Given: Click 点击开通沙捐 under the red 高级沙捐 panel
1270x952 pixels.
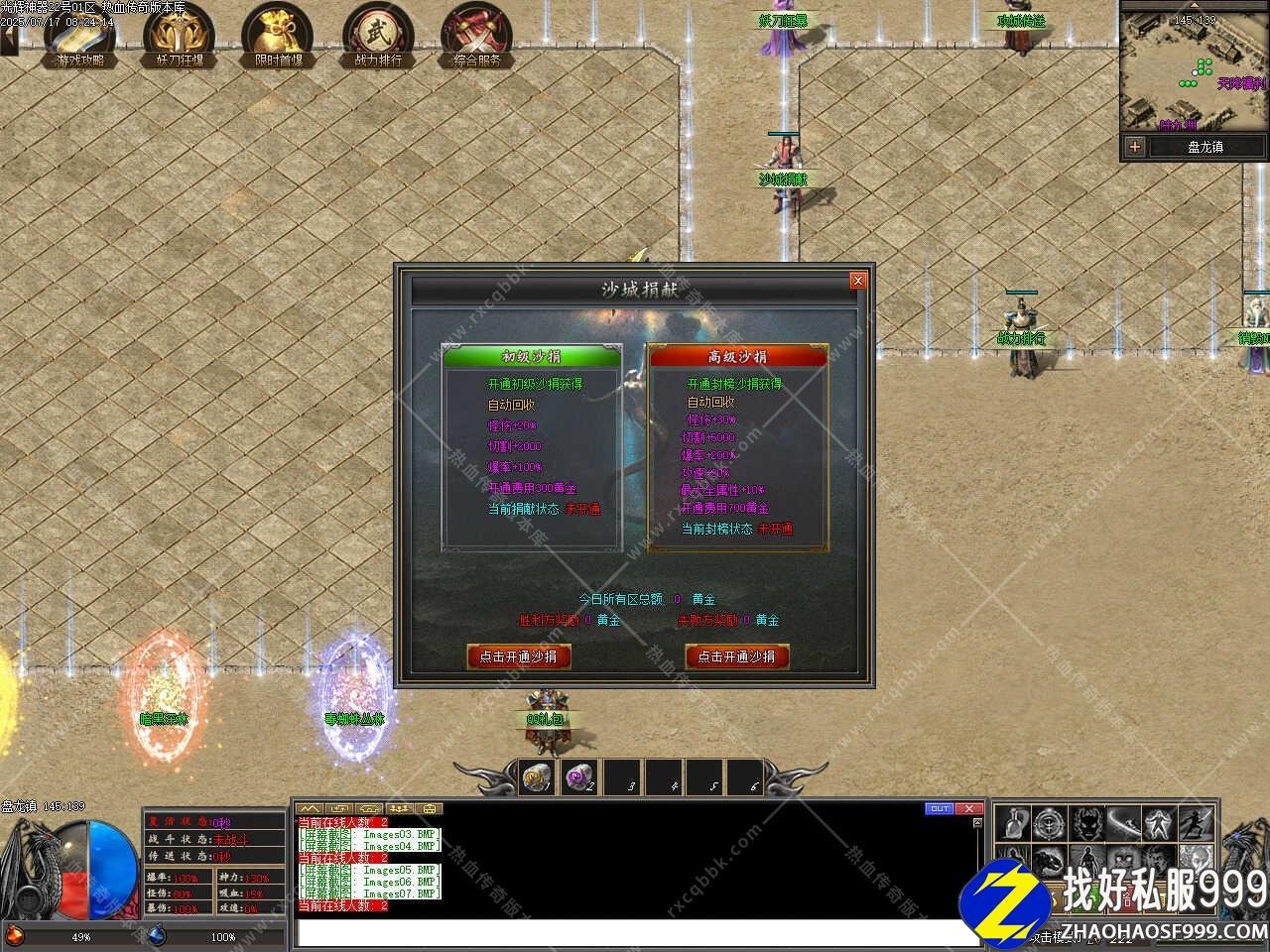Looking at the screenshot, I should (x=736, y=656).
